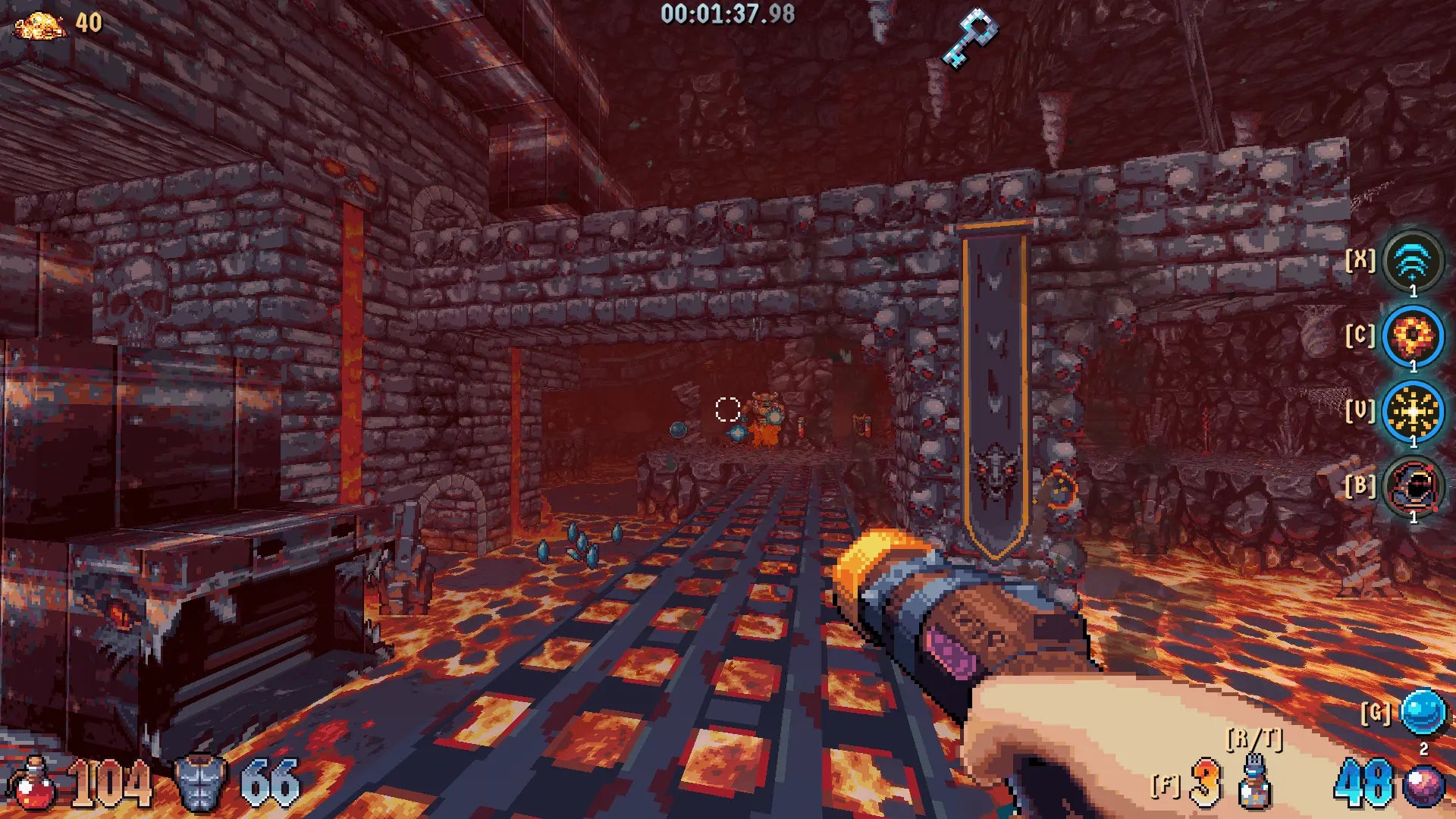This screenshot has width=1456, height=819.
Task: Use the hooded figure ability icon
Action: click(1412, 487)
